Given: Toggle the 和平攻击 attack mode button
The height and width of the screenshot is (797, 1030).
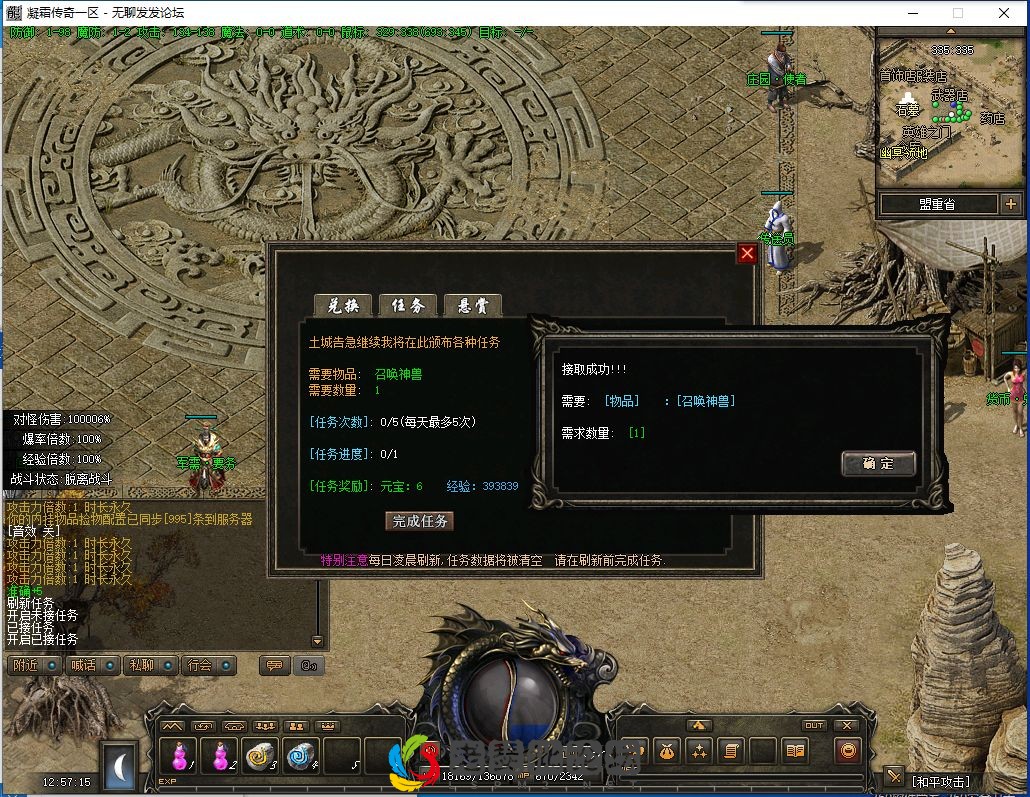Looking at the screenshot, I should pyautogui.click(x=939, y=780).
